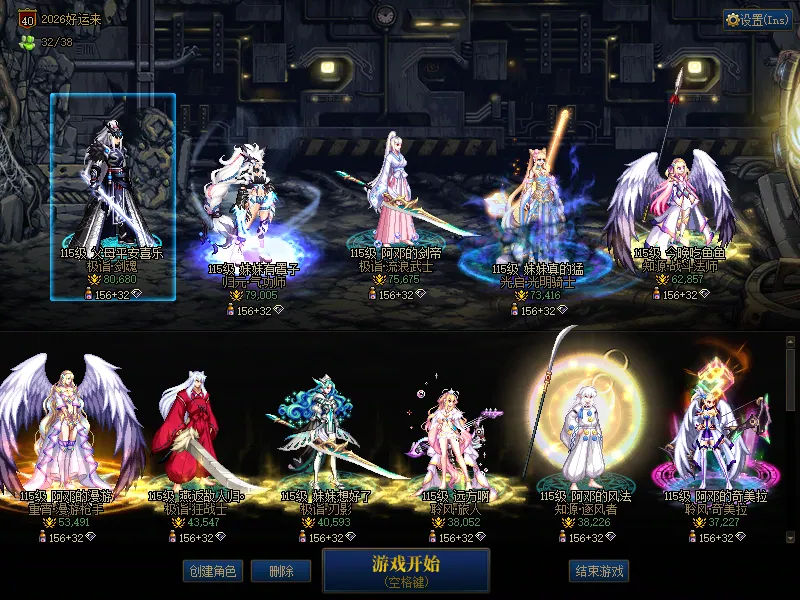This screenshot has width=800, height=600.
Task: Pick the red-robed 极诣·狂战士 character
Action: pos(188,440)
